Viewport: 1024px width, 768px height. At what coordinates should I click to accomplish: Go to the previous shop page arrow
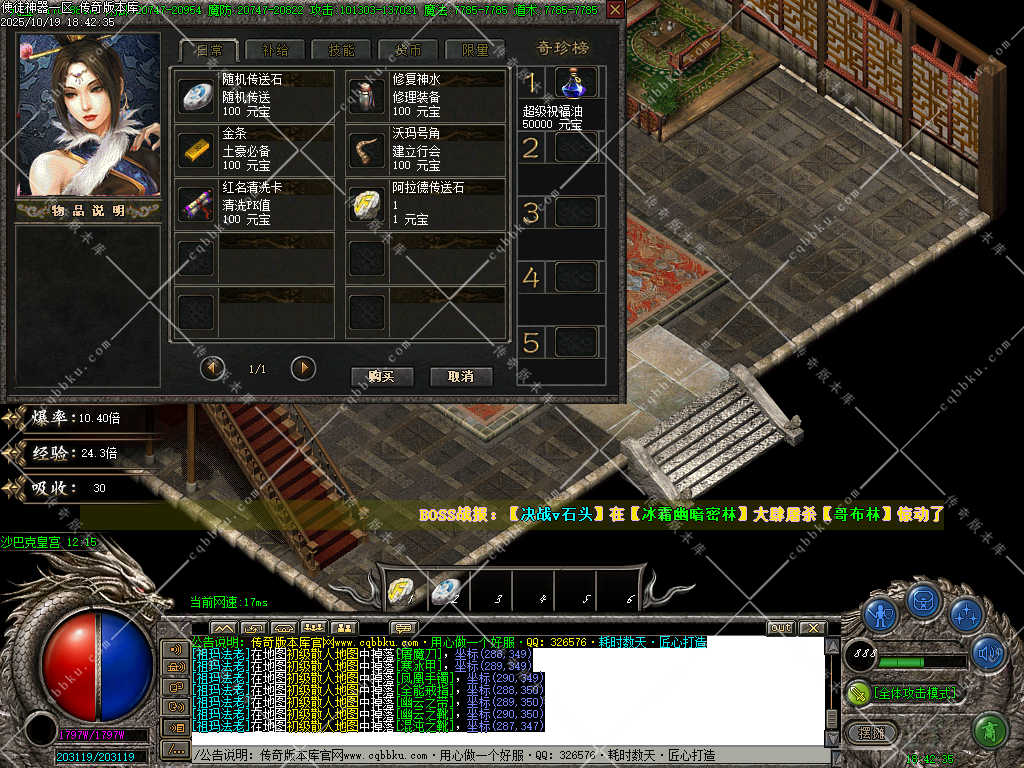point(213,368)
